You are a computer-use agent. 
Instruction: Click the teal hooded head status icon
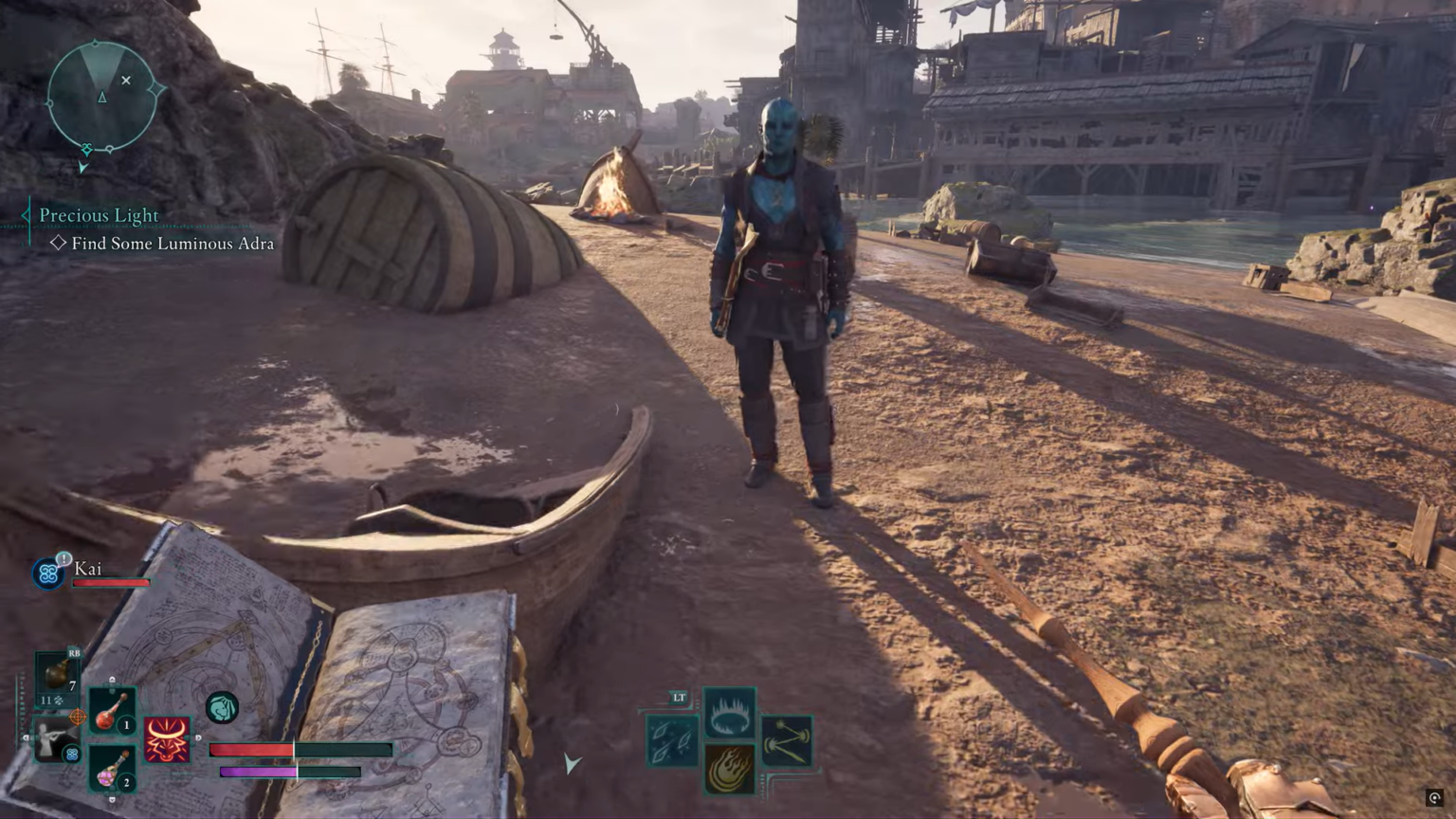[x=222, y=707]
